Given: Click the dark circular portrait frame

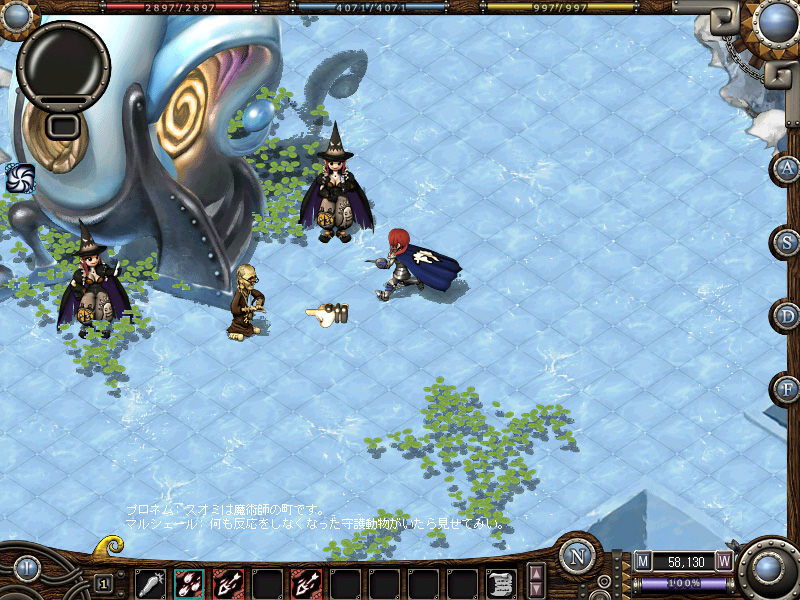Looking at the screenshot, I should point(63,62).
